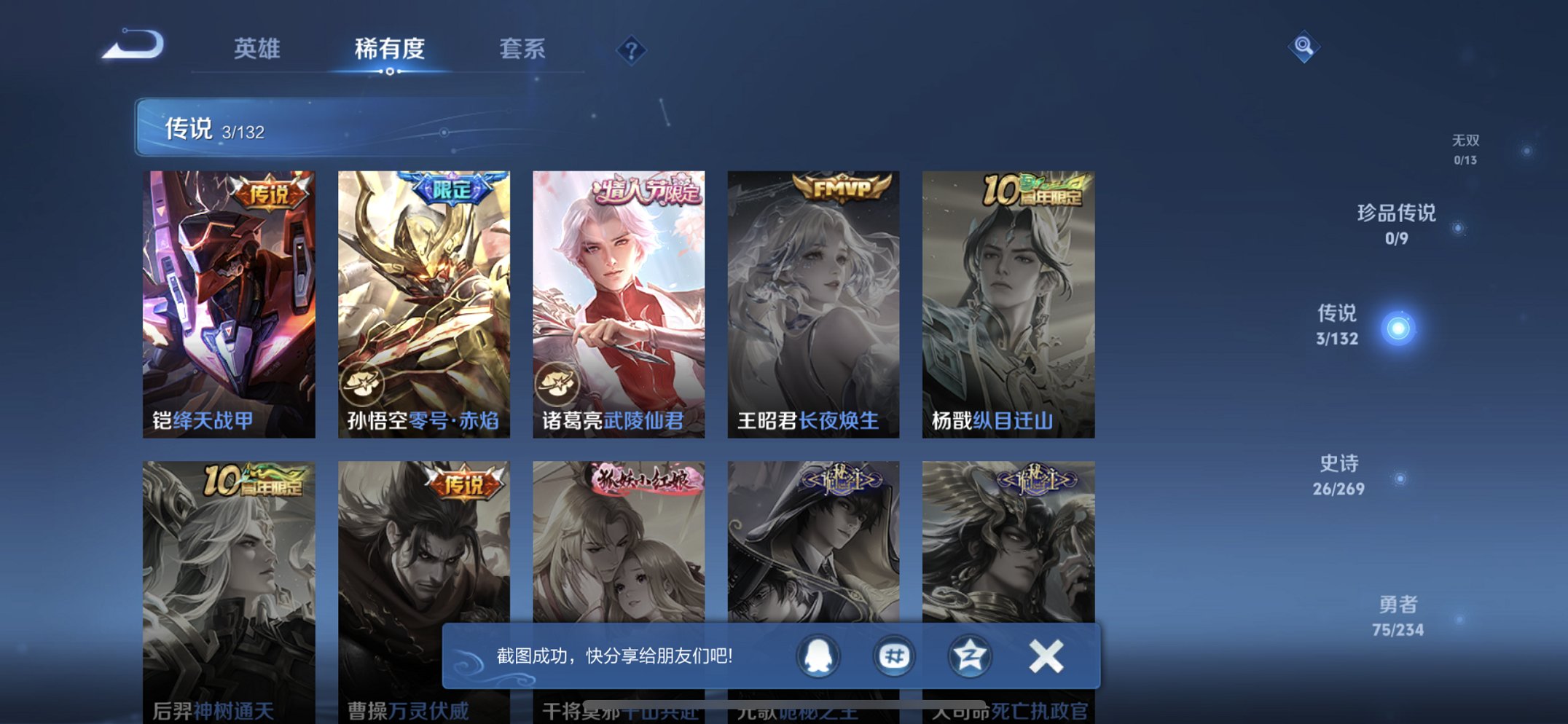
Task: Switch to the 英雄 tab
Action: pyautogui.click(x=255, y=49)
